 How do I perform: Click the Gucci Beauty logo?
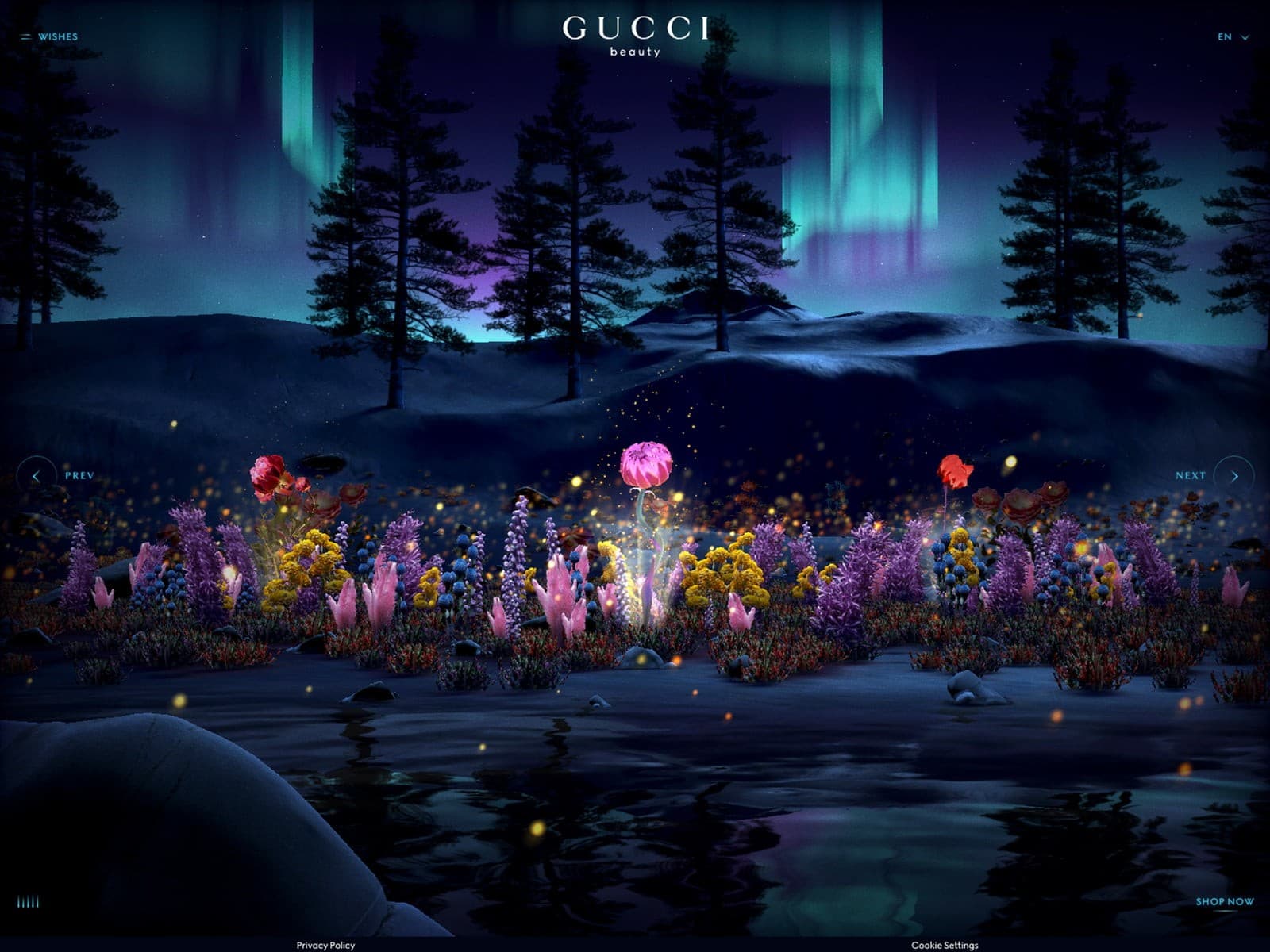635,36
